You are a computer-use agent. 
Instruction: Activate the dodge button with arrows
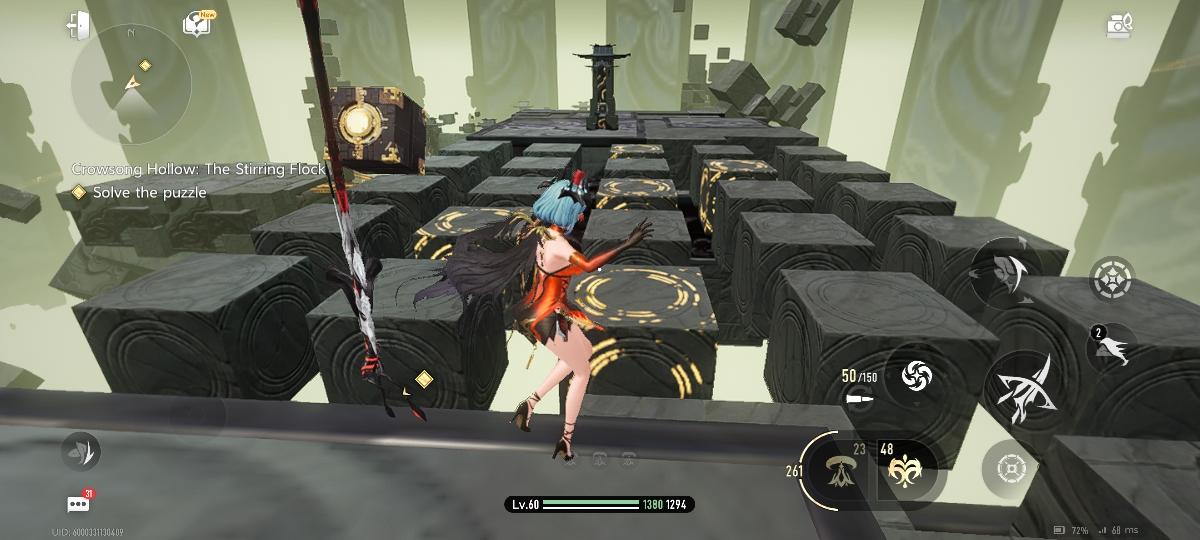coord(1008,270)
